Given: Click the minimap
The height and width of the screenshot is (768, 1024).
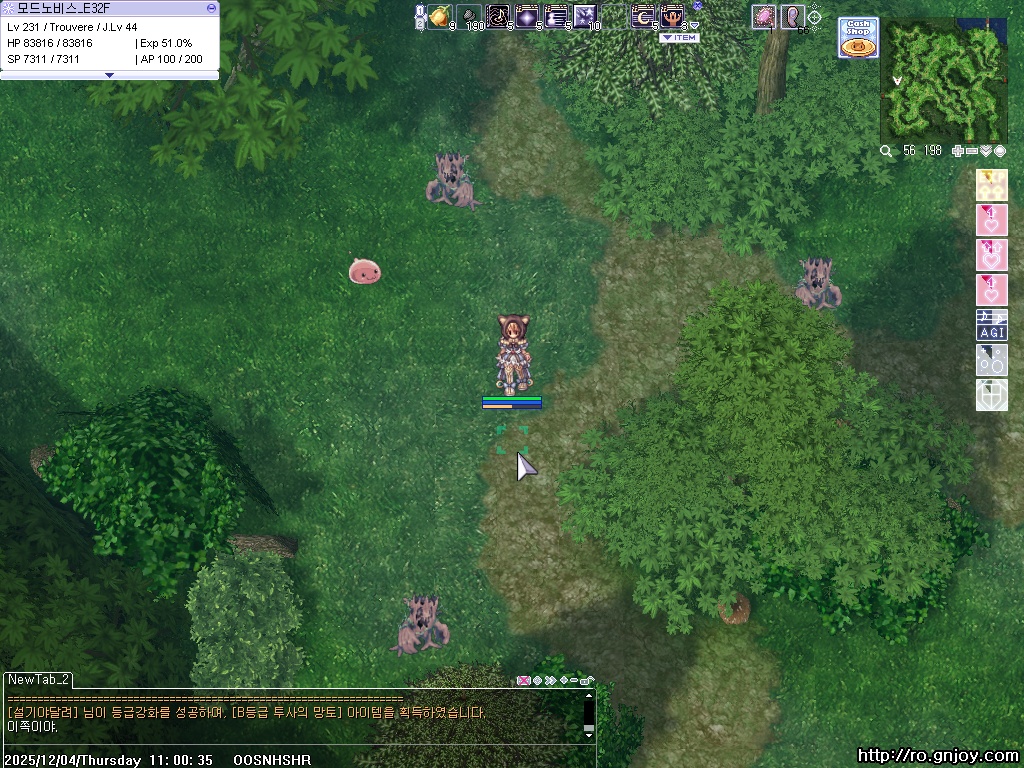Looking at the screenshot, I should tap(943, 80).
